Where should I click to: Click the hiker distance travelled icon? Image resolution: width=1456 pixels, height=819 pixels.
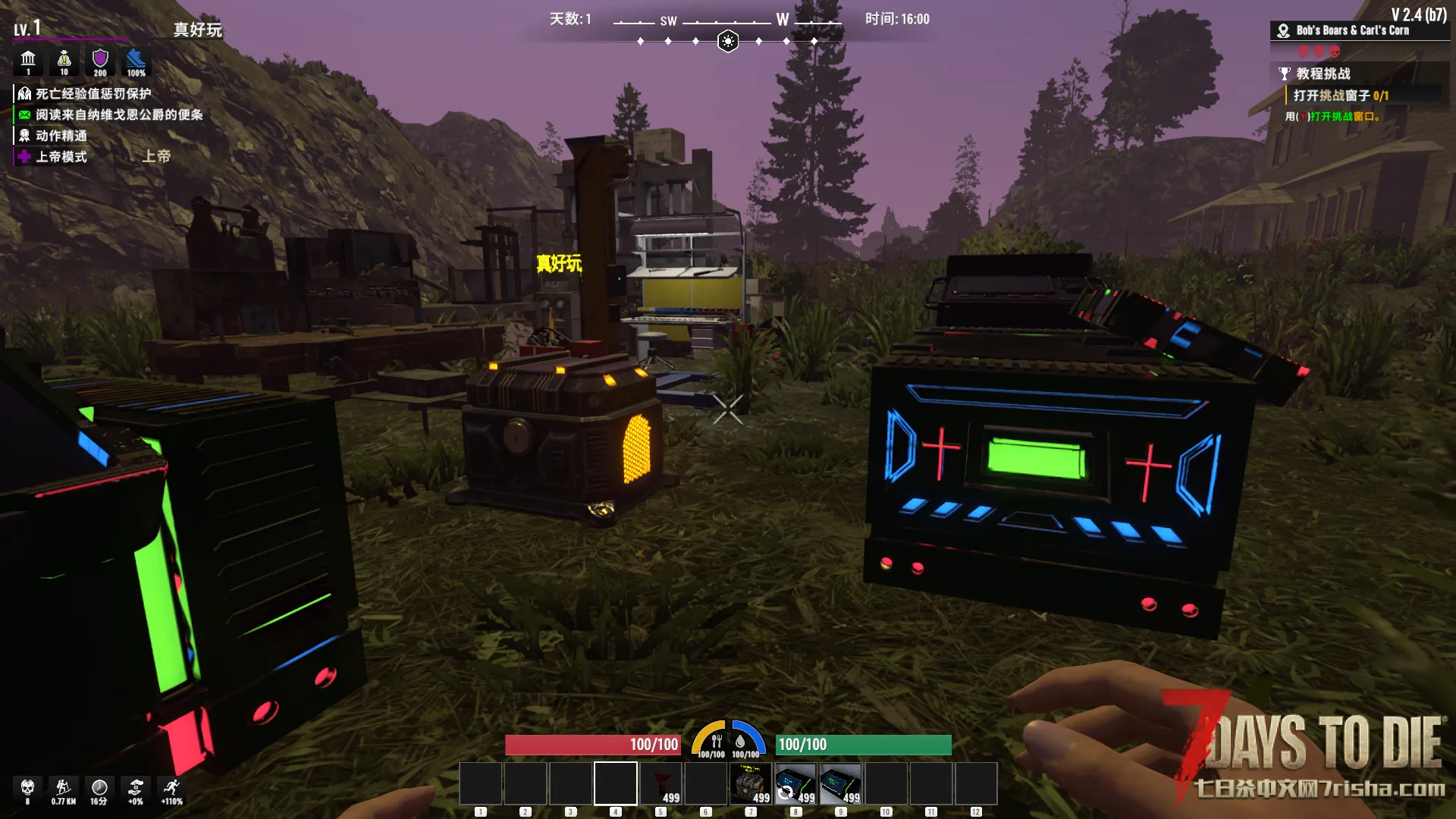click(64, 789)
